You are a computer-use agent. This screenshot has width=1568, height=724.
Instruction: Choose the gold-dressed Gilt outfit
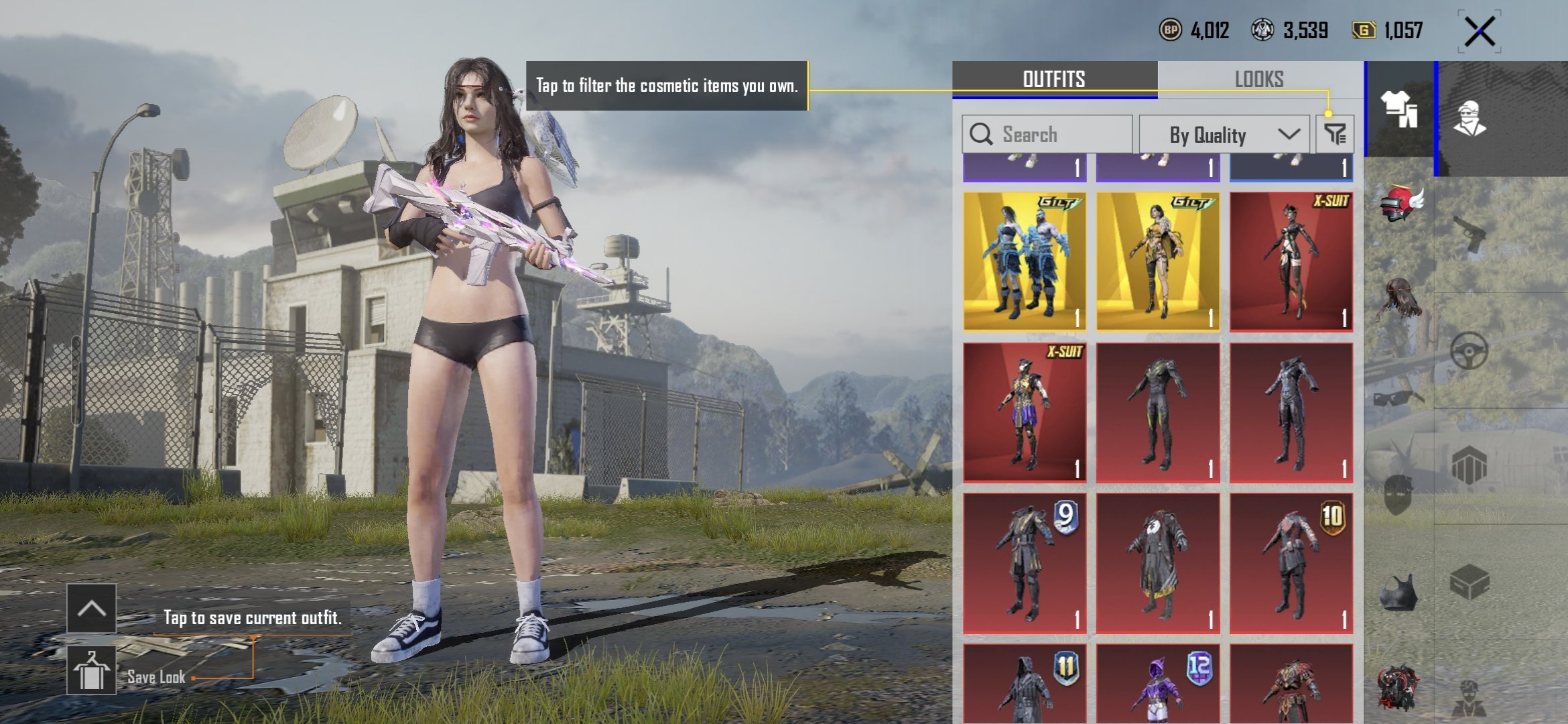(x=1157, y=262)
